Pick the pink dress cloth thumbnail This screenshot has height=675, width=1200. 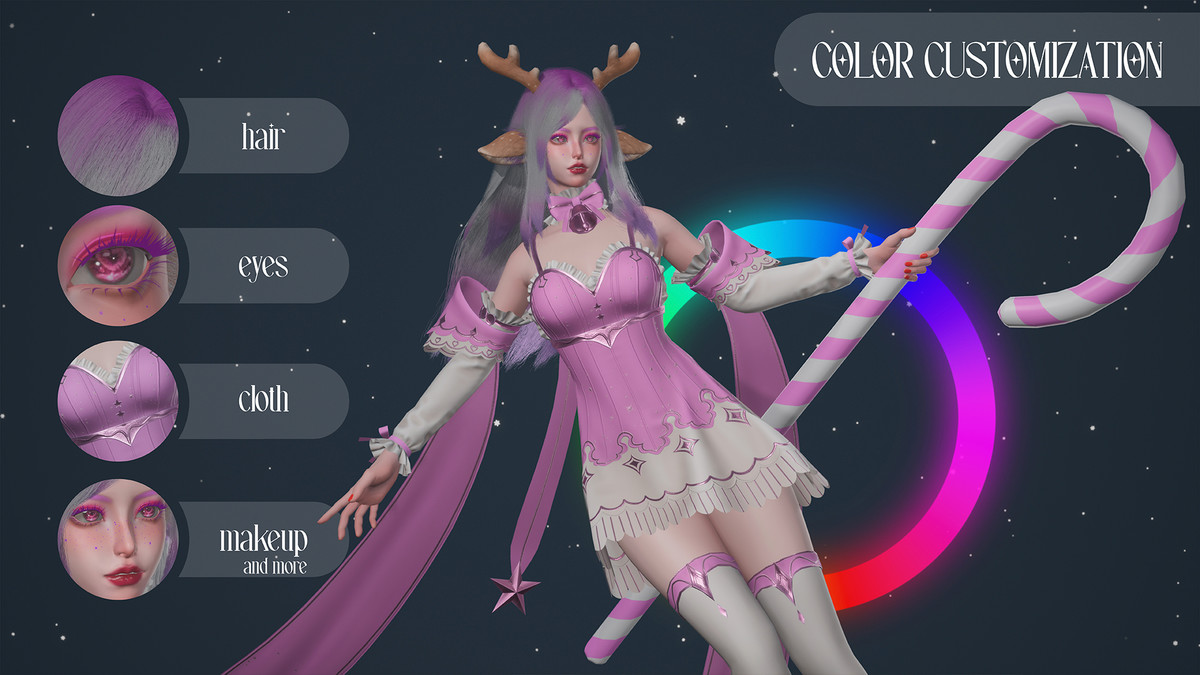[x=118, y=401]
